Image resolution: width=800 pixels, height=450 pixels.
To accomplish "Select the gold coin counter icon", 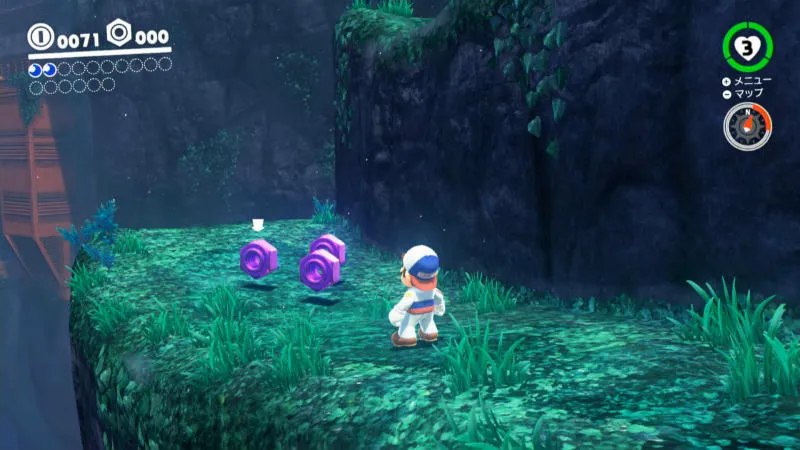I will coord(41,38).
